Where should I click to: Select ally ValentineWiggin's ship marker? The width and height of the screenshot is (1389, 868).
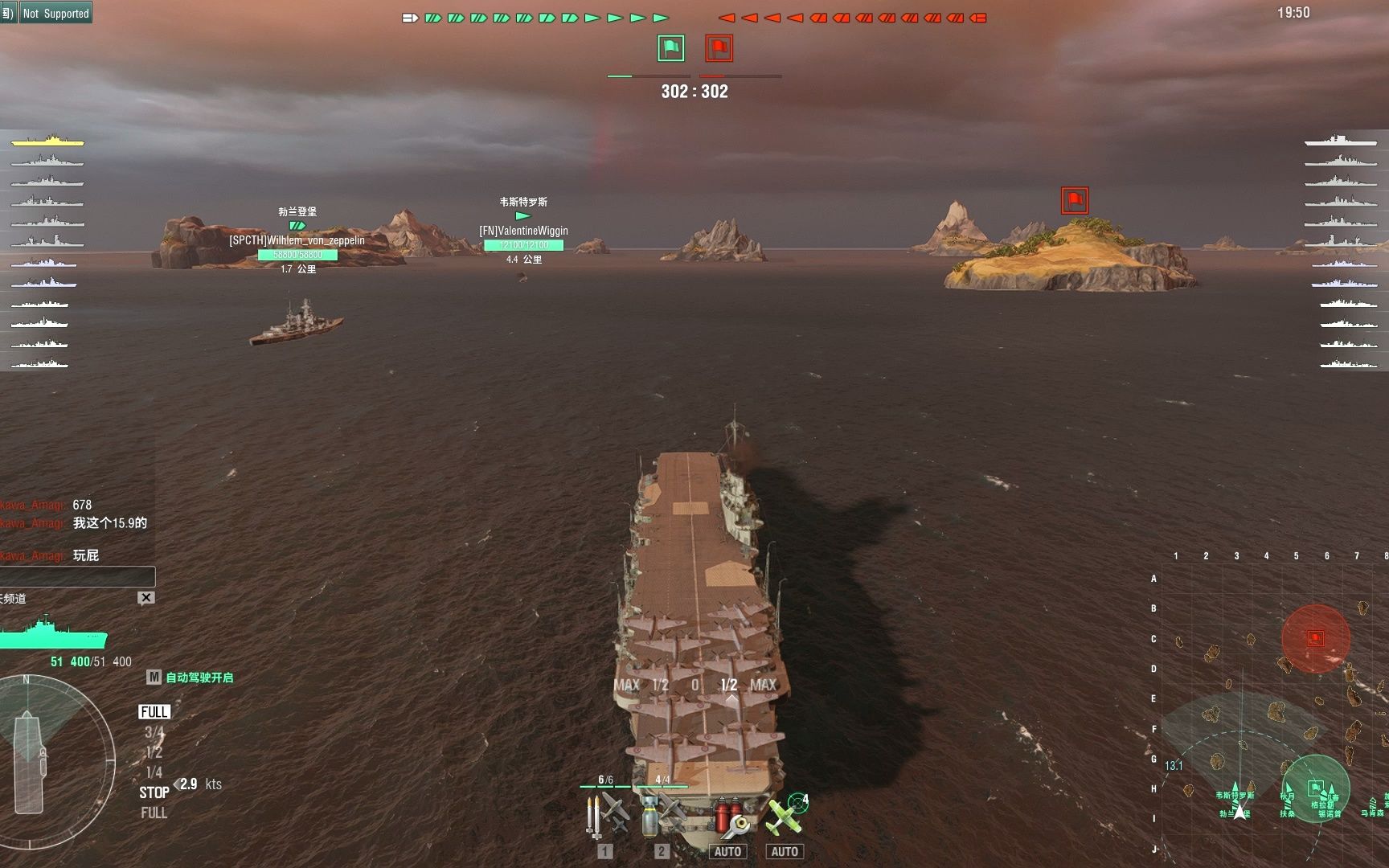(x=523, y=216)
